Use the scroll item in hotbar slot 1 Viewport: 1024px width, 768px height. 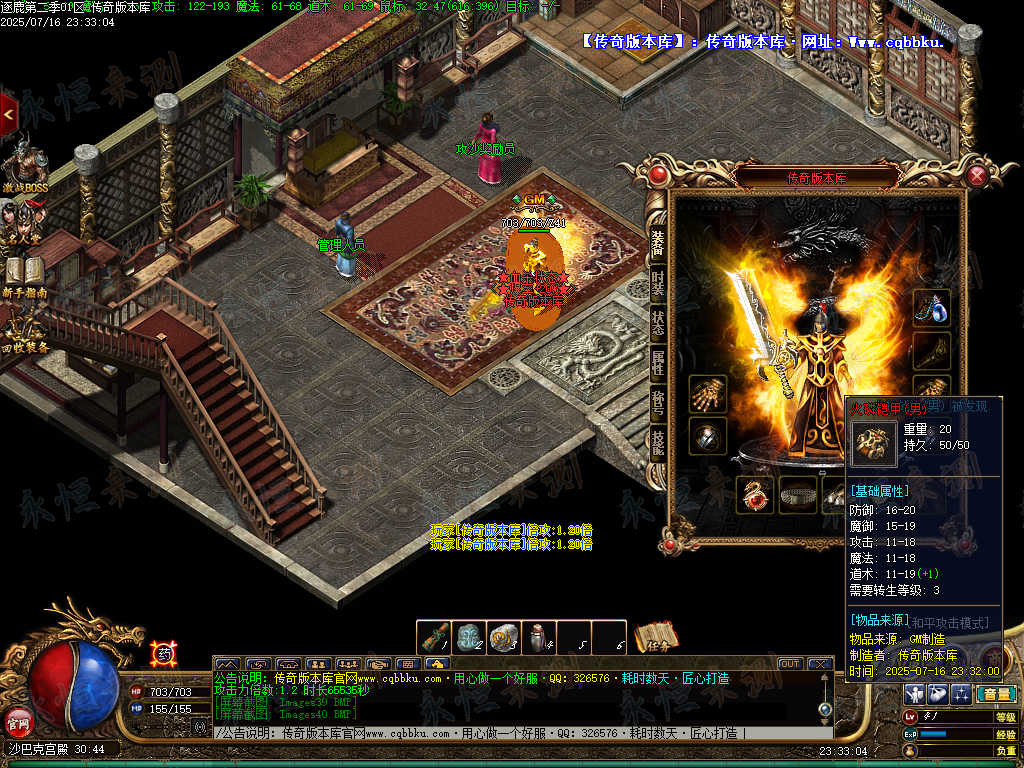[435, 637]
